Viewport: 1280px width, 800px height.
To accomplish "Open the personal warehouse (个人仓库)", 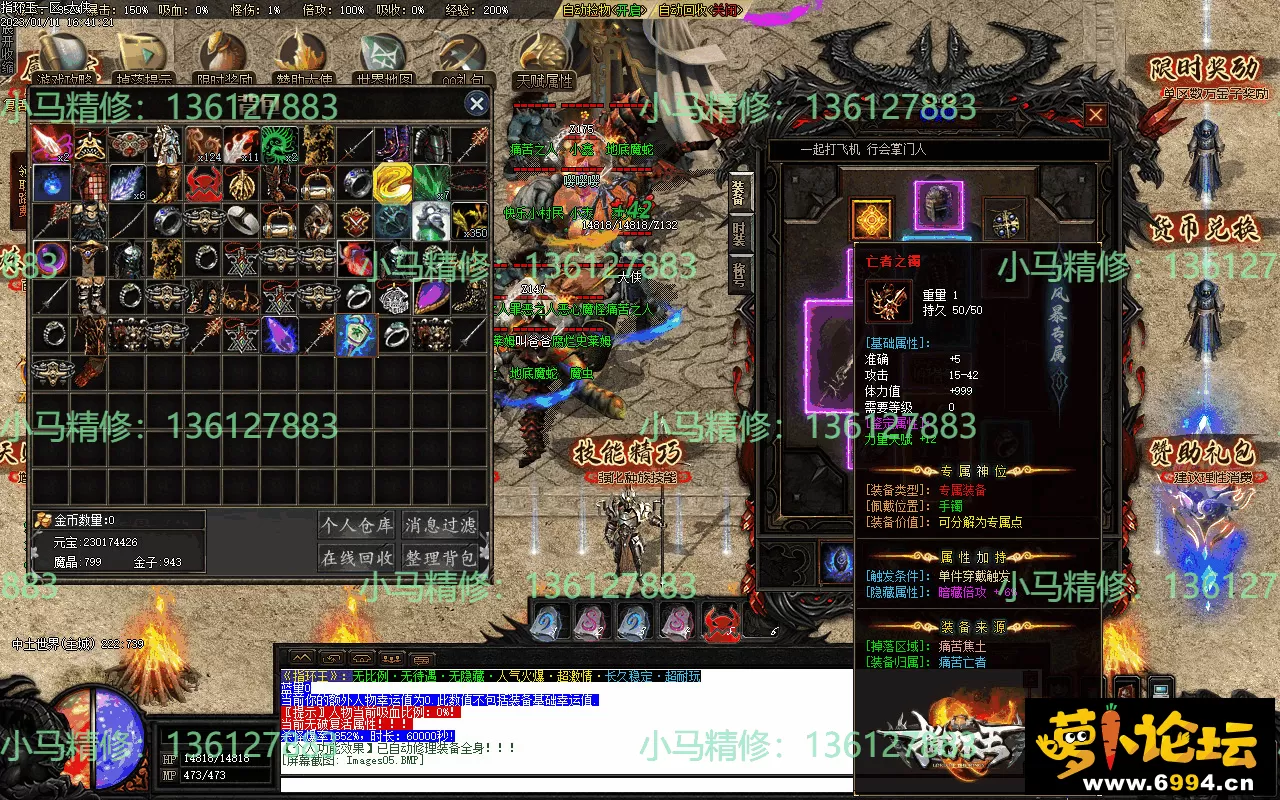I will pyautogui.click(x=357, y=524).
